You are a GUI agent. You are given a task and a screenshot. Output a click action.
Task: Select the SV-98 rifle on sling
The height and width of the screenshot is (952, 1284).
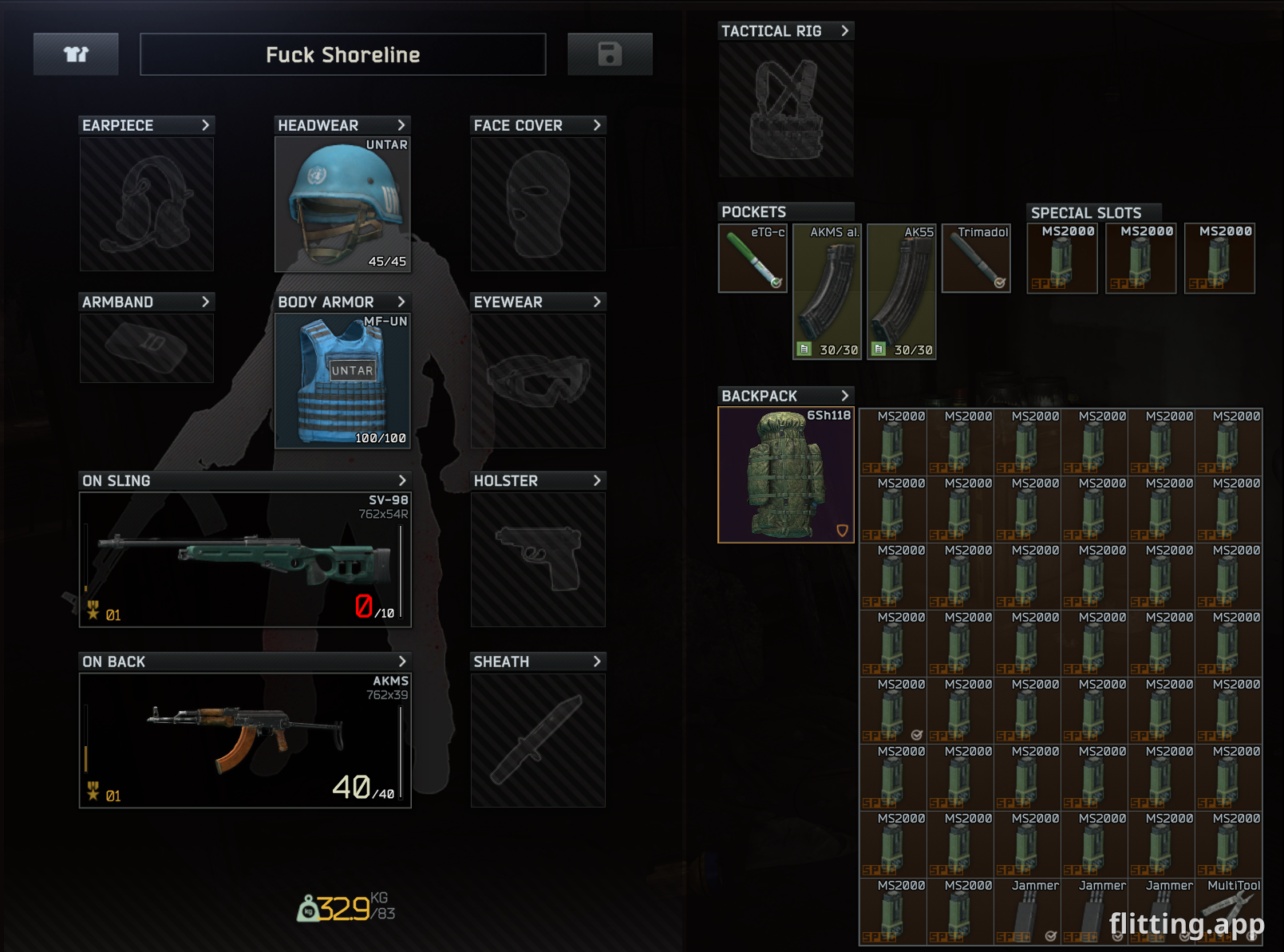(x=245, y=559)
